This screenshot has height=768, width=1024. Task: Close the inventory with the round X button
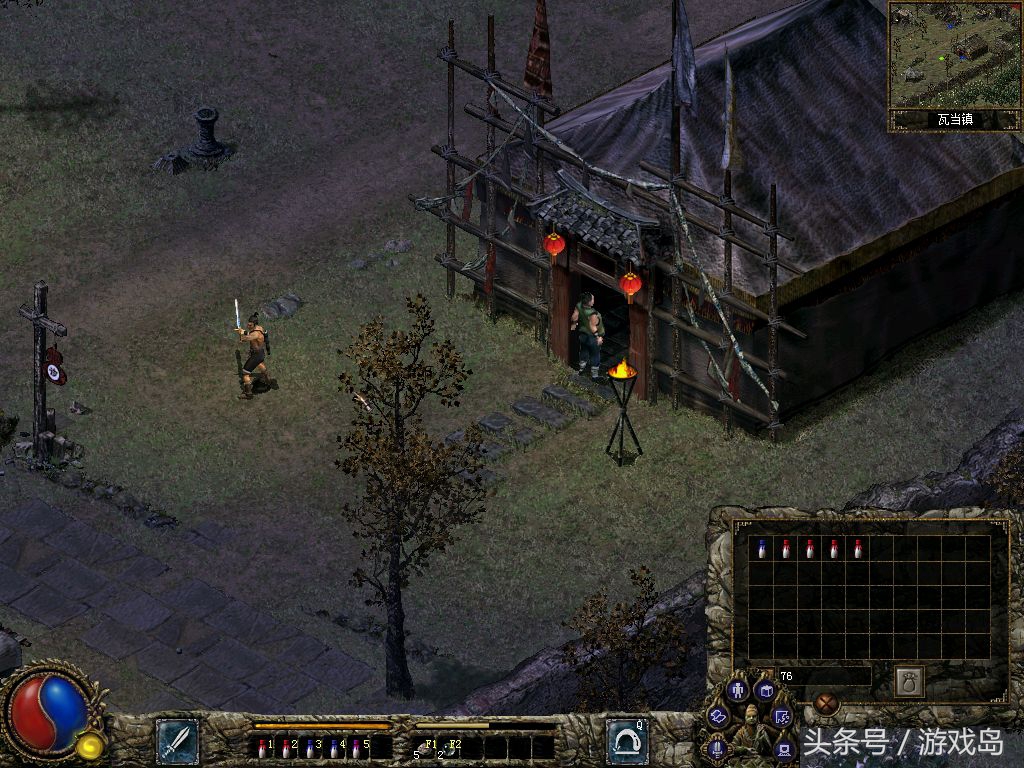pos(826,703)
